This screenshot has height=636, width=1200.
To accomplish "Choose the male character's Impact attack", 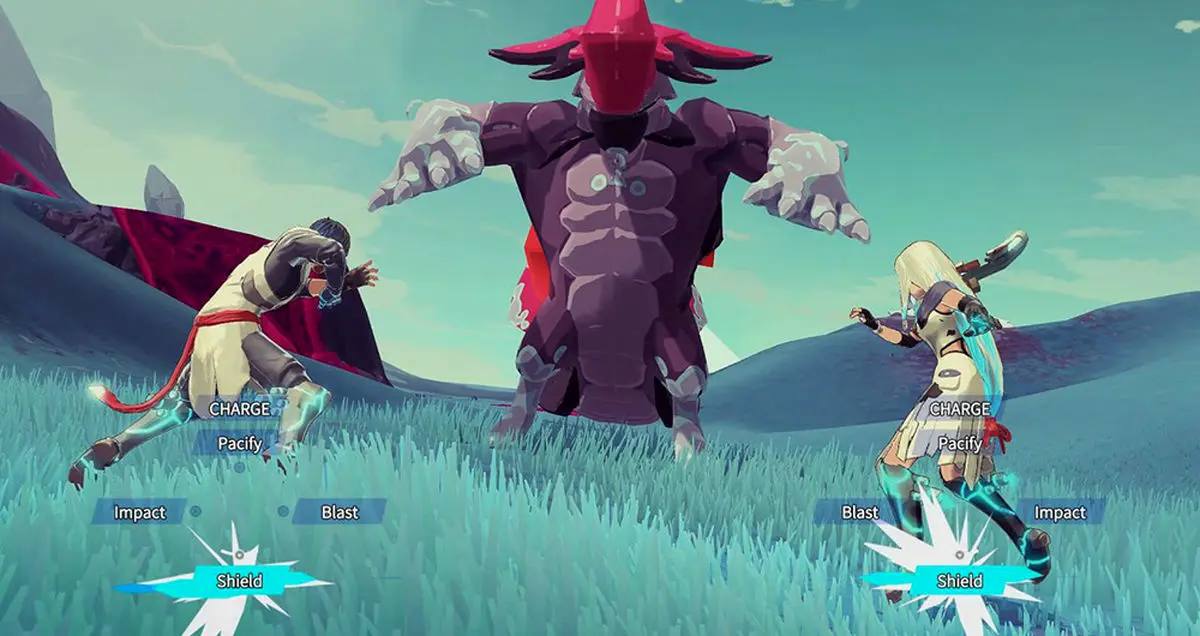I will pyautogui.click(x=139, y=512).
